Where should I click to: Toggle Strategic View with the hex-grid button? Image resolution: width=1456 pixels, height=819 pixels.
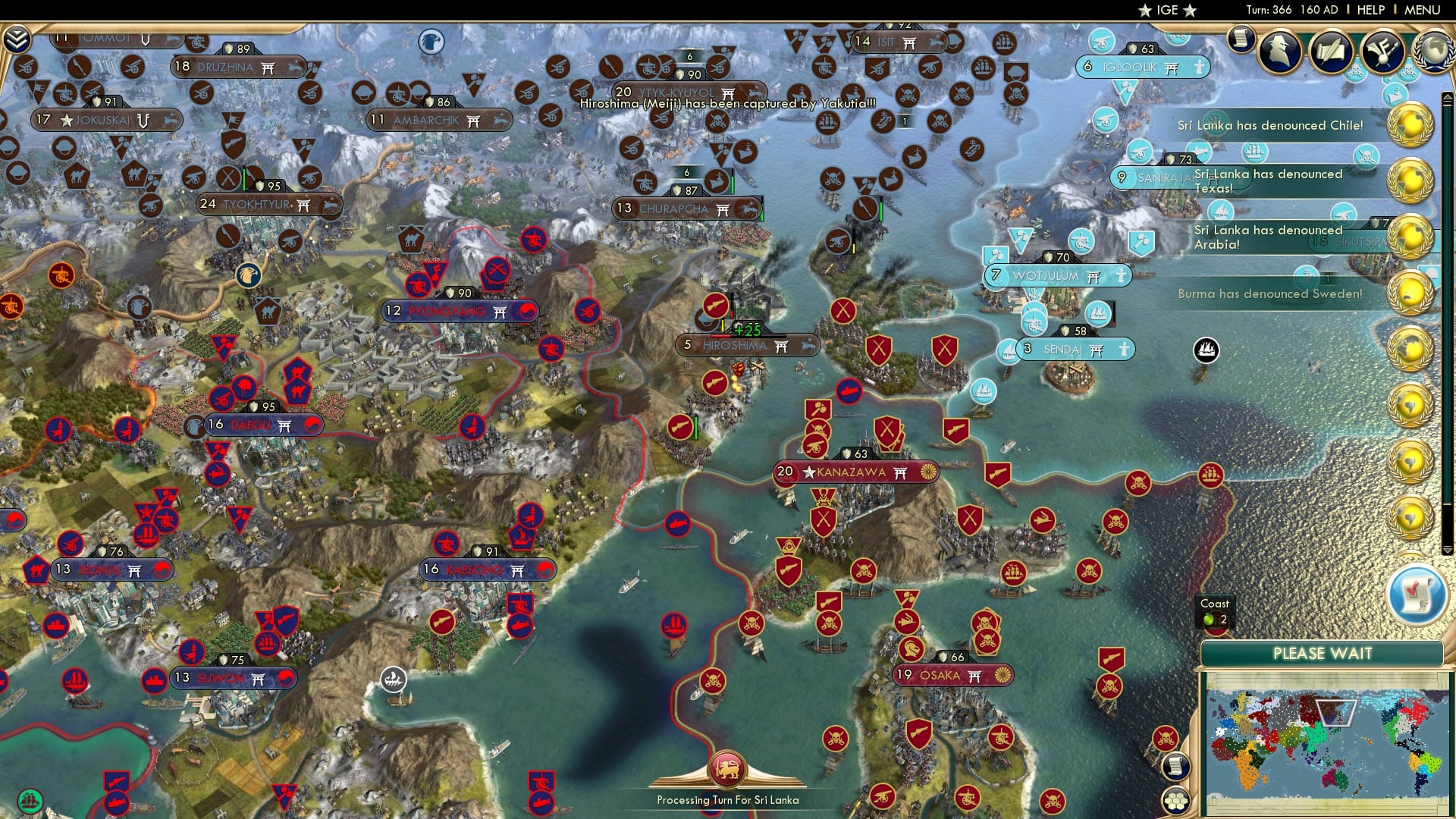1176,802
